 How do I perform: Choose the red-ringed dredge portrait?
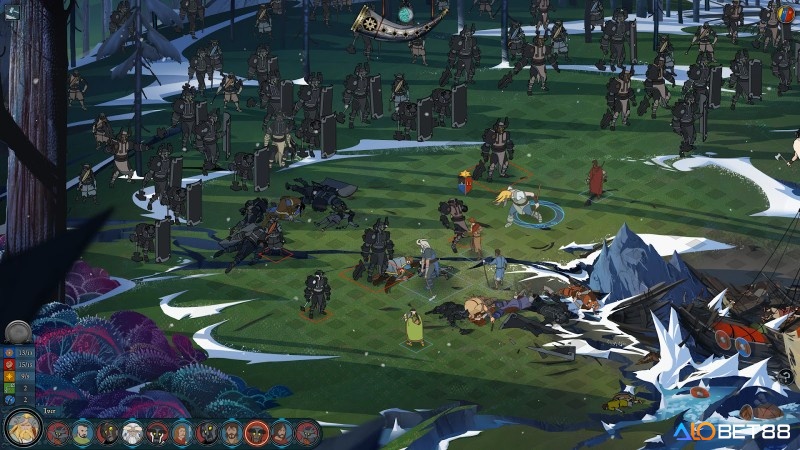click(x=257, y=433)
